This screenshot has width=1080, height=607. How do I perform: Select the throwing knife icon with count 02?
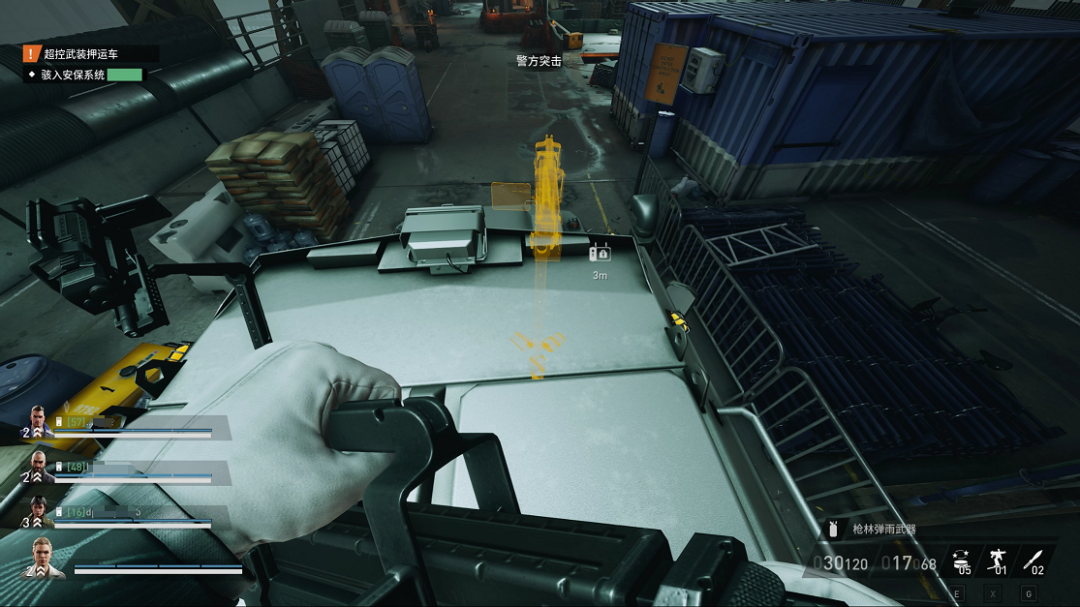pyautogui.click(x=1035, y=560)
